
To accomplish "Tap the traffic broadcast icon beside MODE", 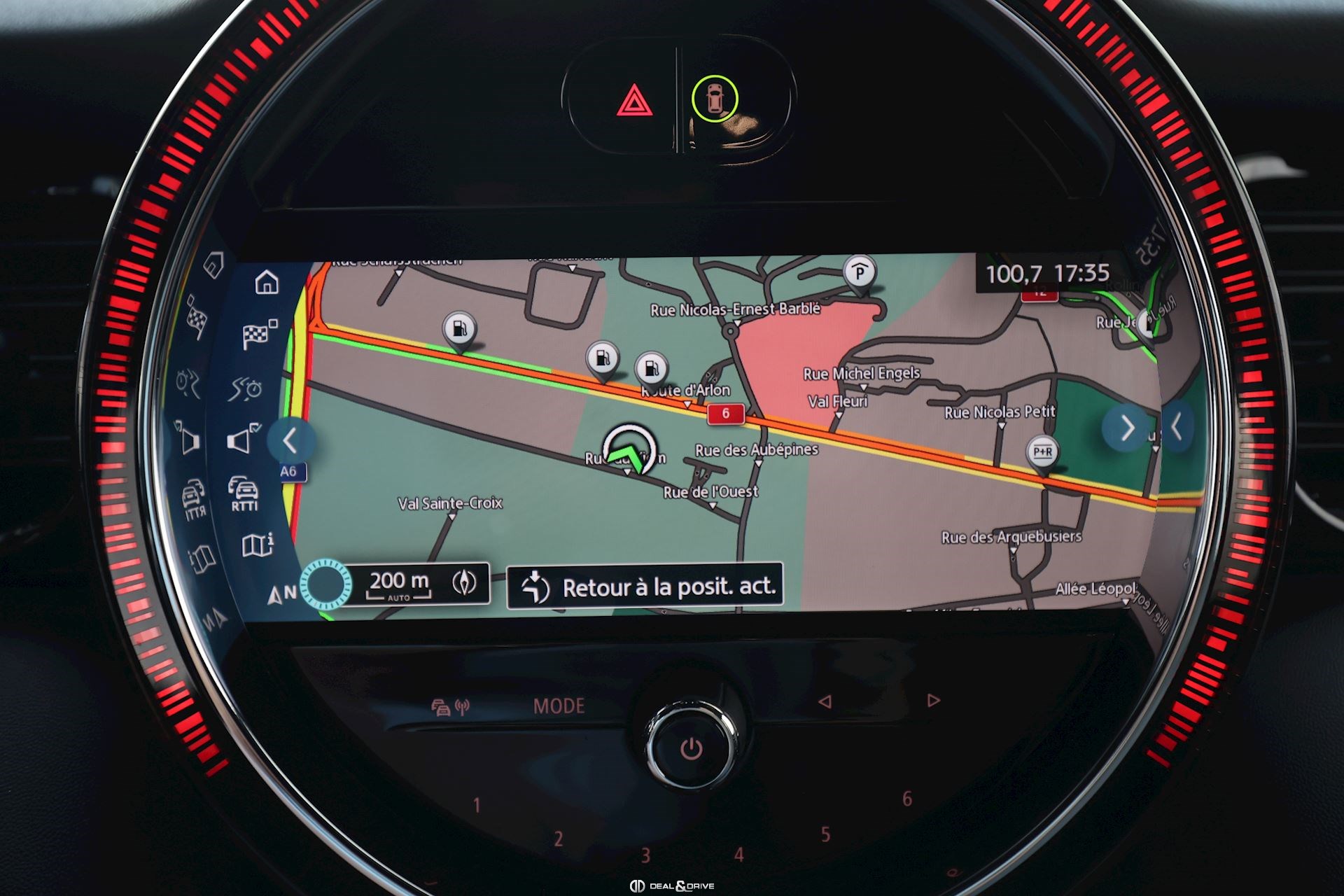I will coord(450,707).
